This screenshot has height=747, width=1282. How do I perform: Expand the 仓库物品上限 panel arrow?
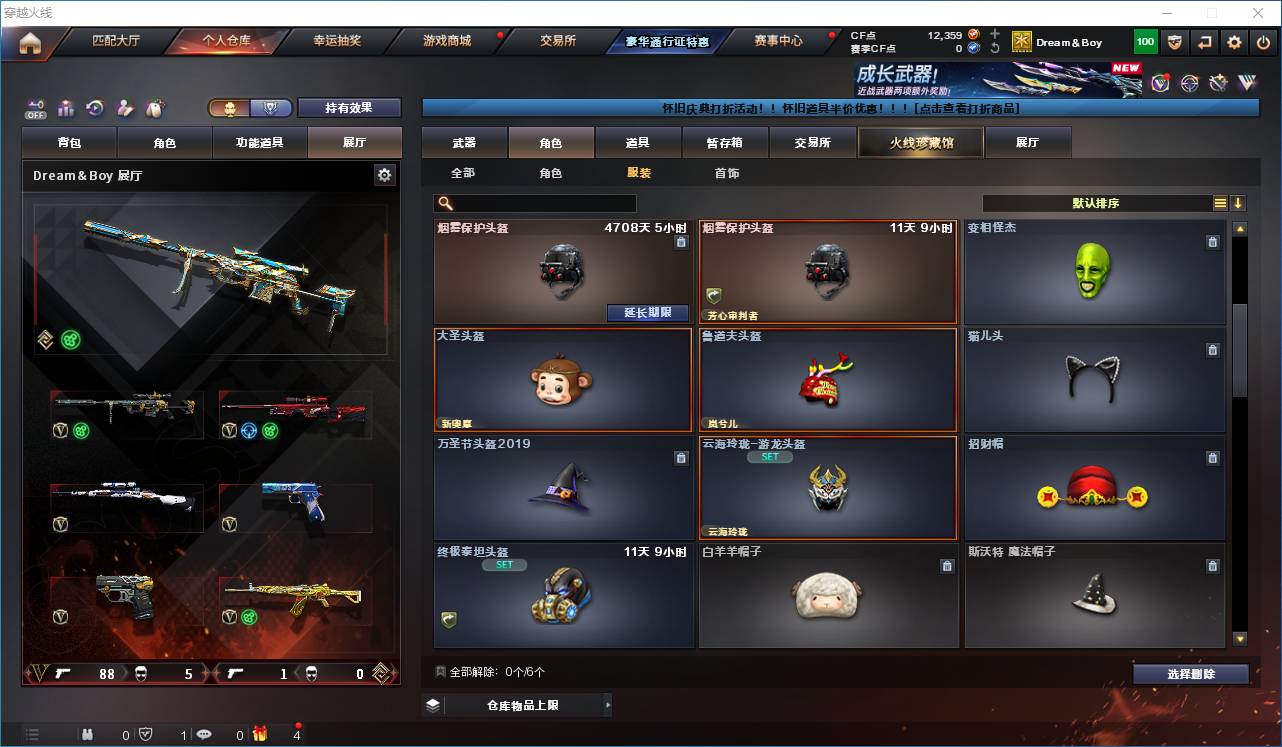[x=608, y=704]
